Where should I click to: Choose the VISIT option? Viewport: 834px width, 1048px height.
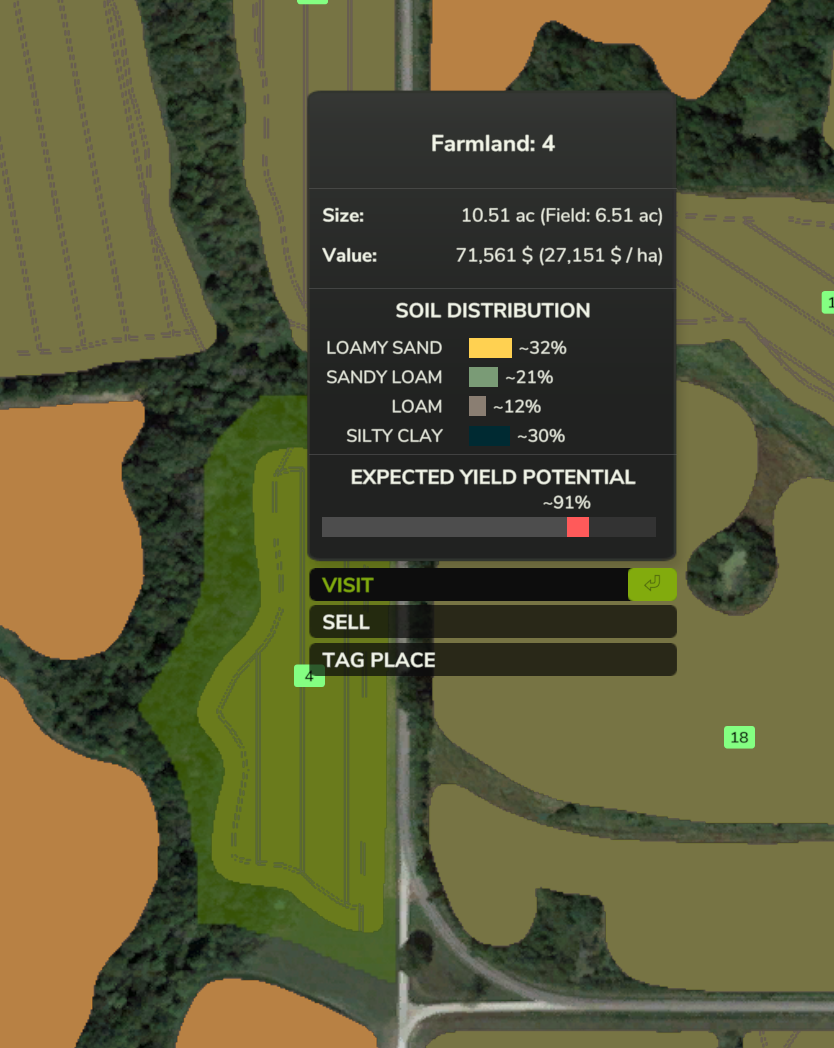pyautogui.click(x=470, y=585)
